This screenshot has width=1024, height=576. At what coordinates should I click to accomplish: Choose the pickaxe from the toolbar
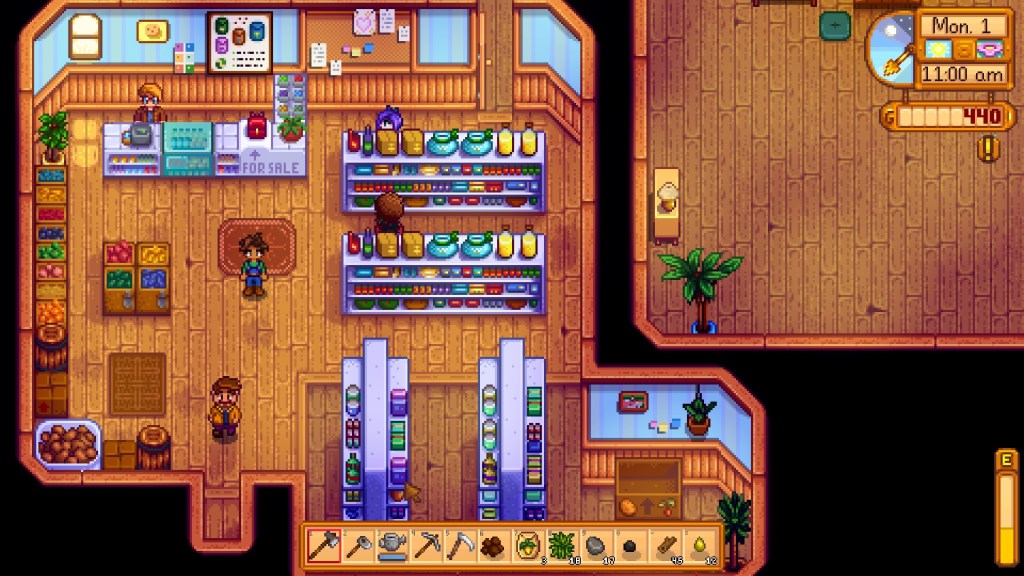(426, 546)
